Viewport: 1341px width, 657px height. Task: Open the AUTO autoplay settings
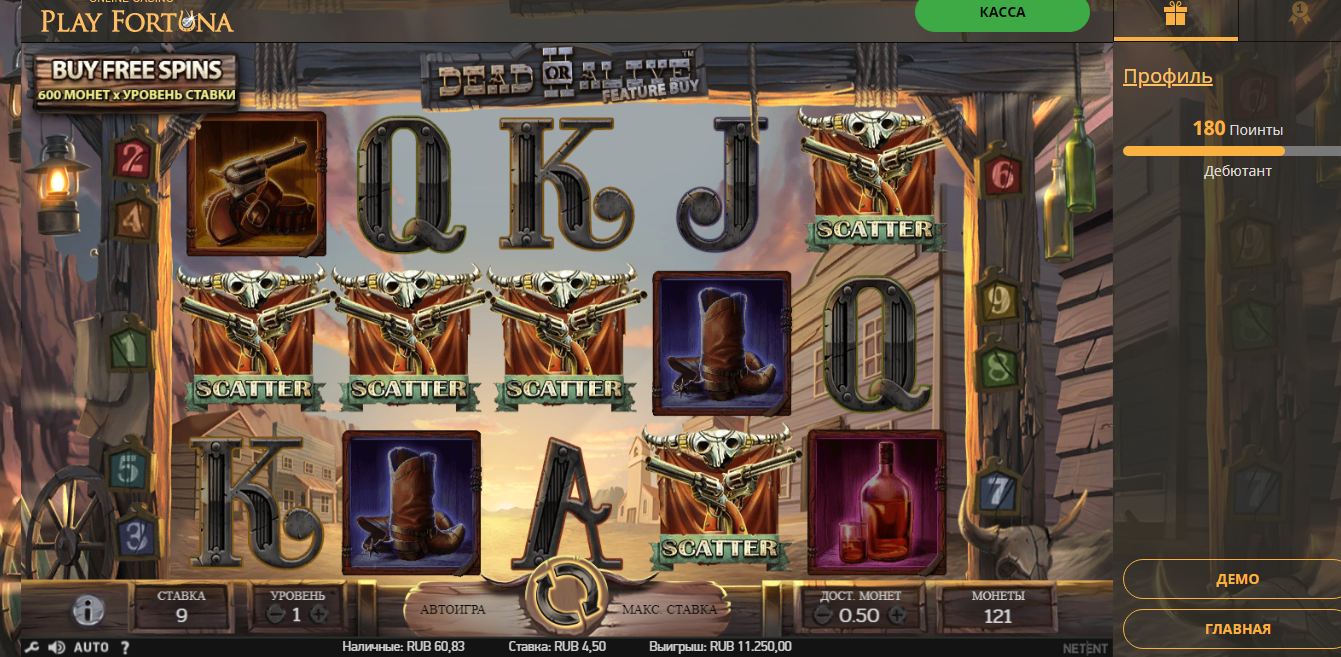[x=91, y=647]
